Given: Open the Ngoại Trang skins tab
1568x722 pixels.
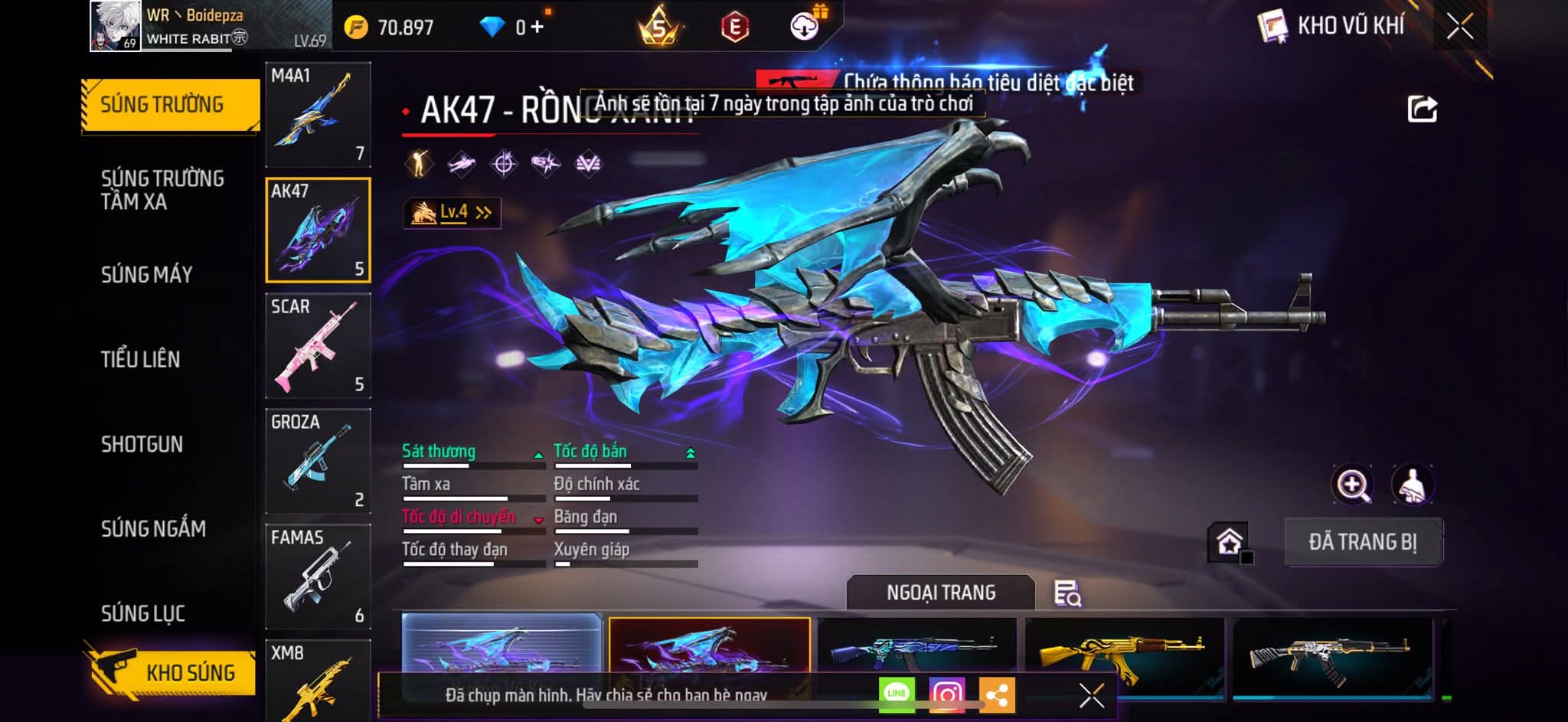Looking at the screenshot, I should [x=941, y=593].
